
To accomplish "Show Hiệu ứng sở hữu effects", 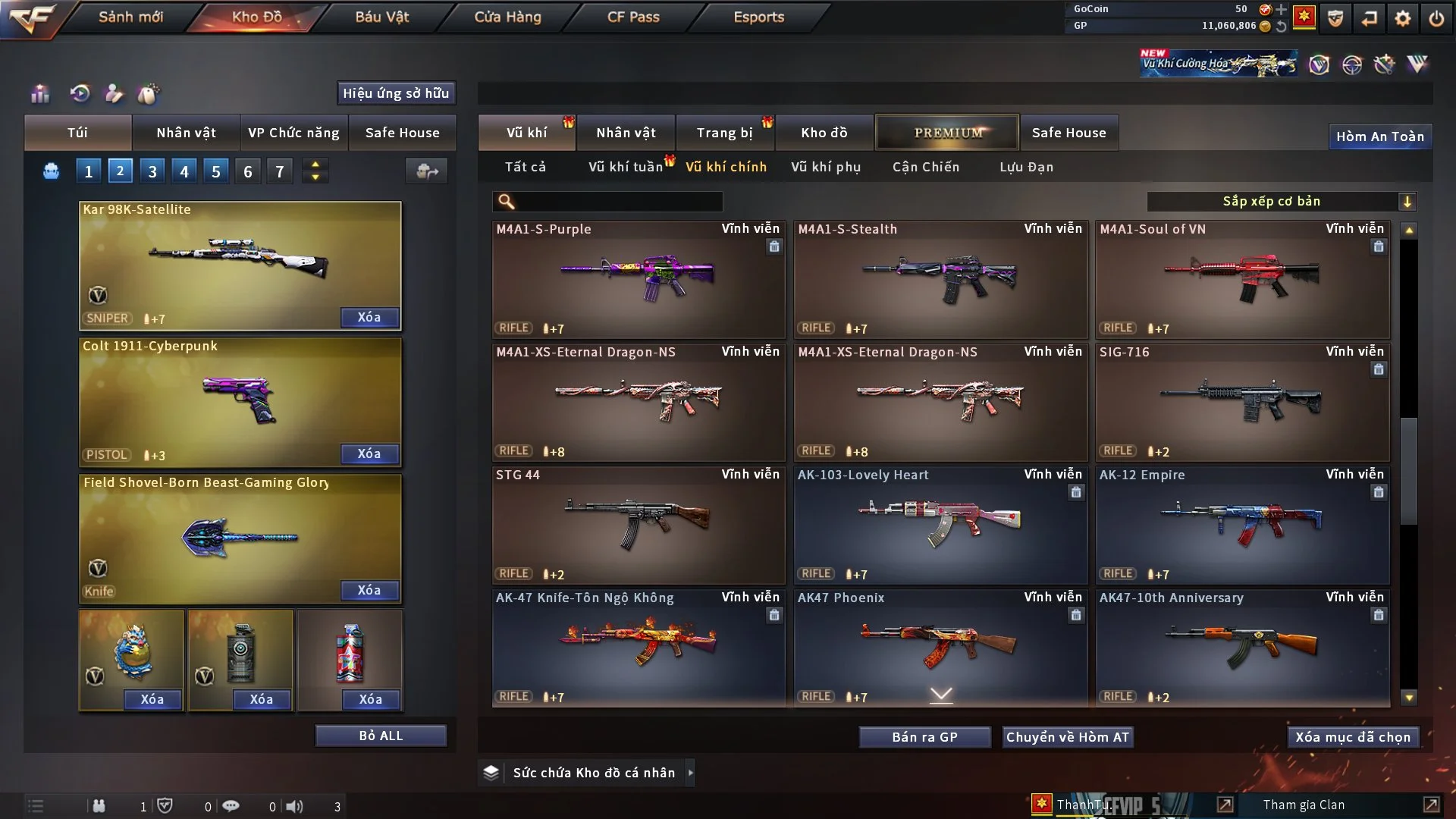I will [x=396, y=93].
